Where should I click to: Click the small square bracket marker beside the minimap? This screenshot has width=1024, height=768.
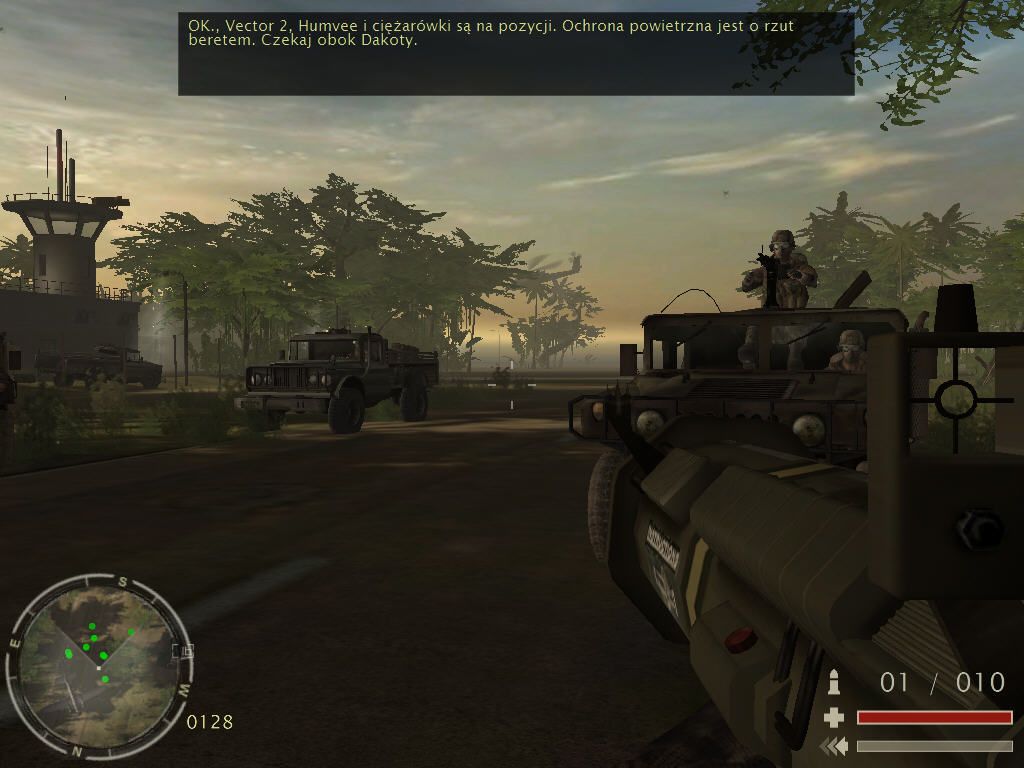coord(183,651)
